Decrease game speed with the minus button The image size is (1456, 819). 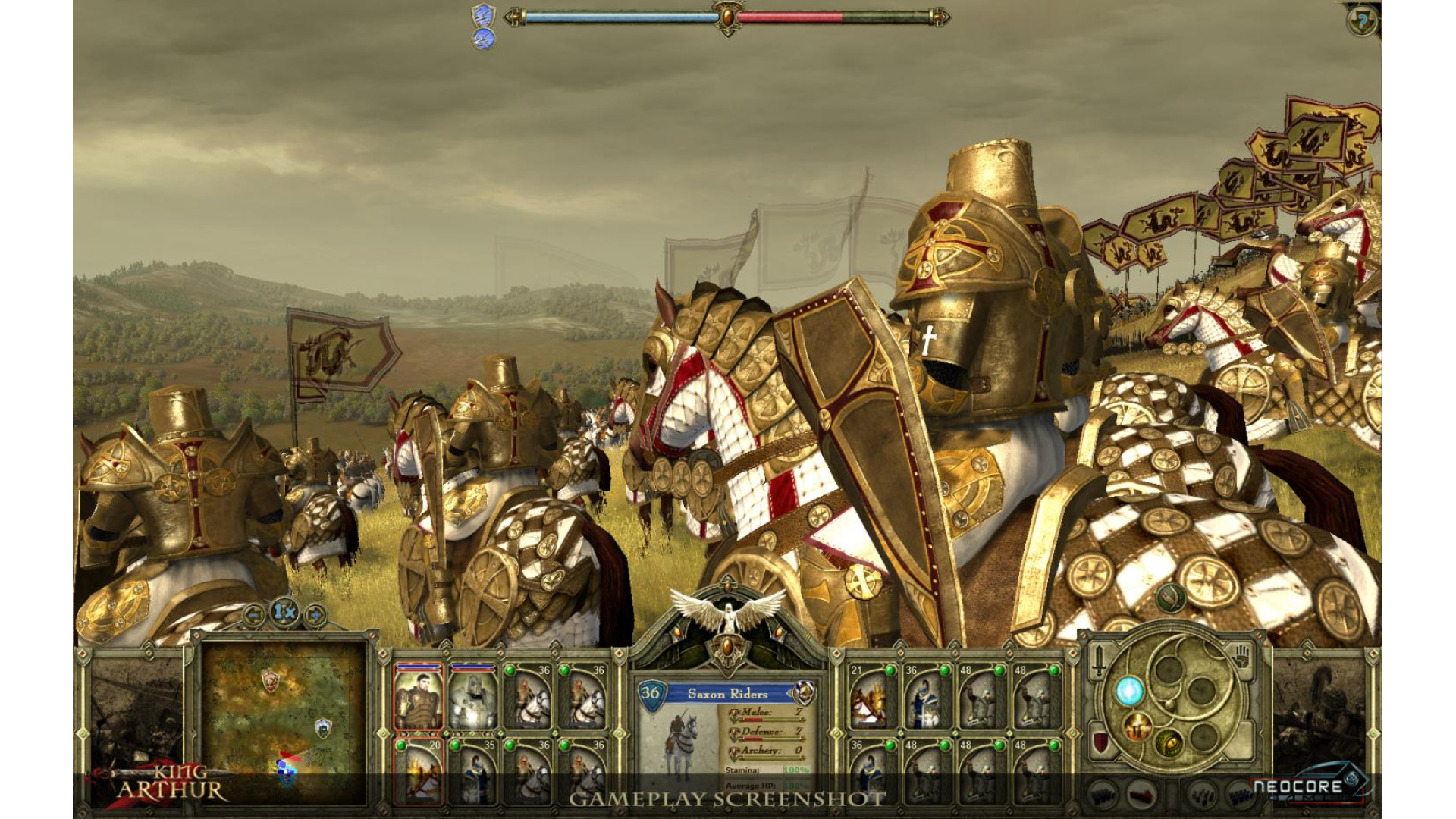click(x=256, y=613)
